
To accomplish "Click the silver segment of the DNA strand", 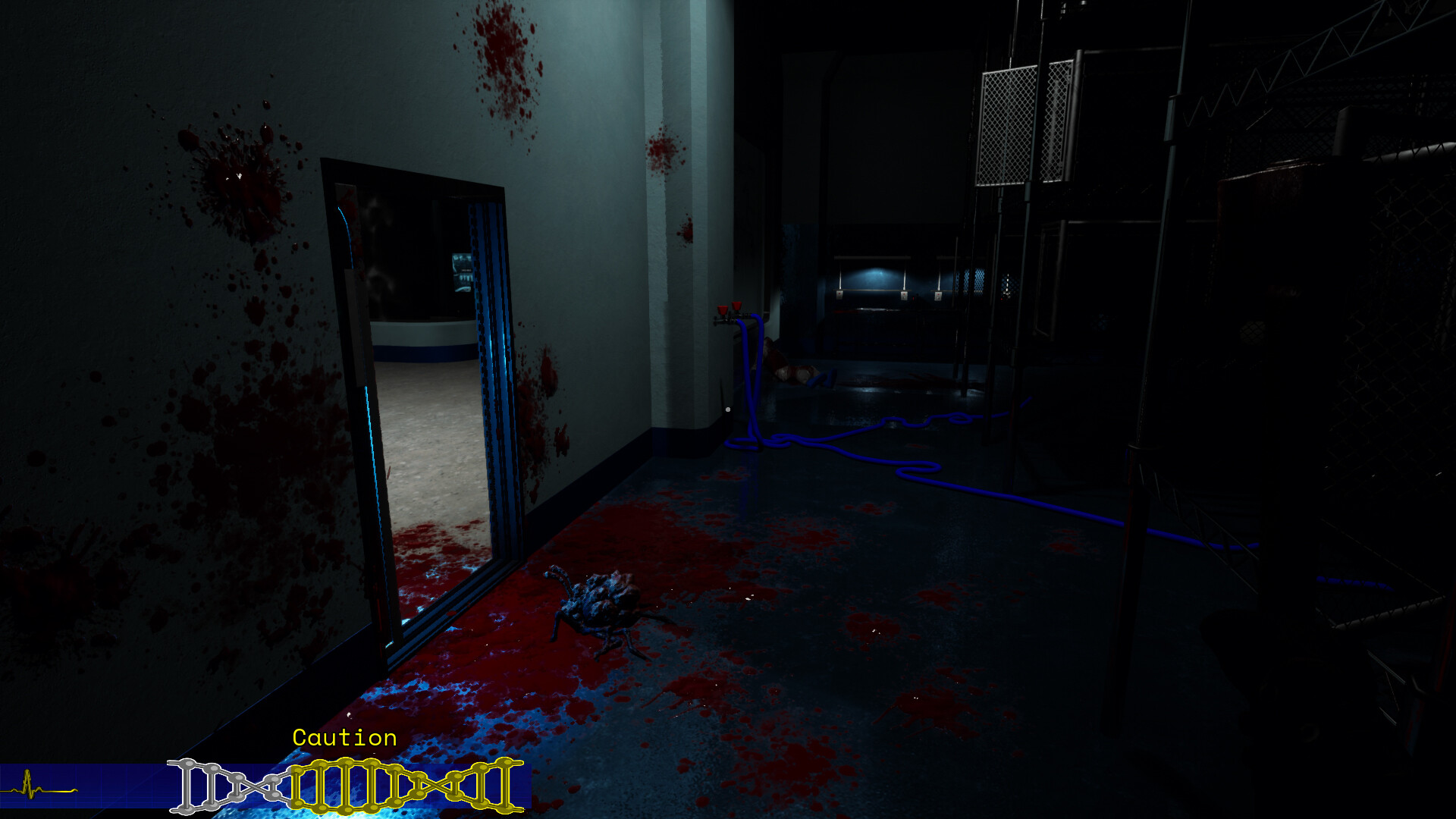I will pos(227,785).
